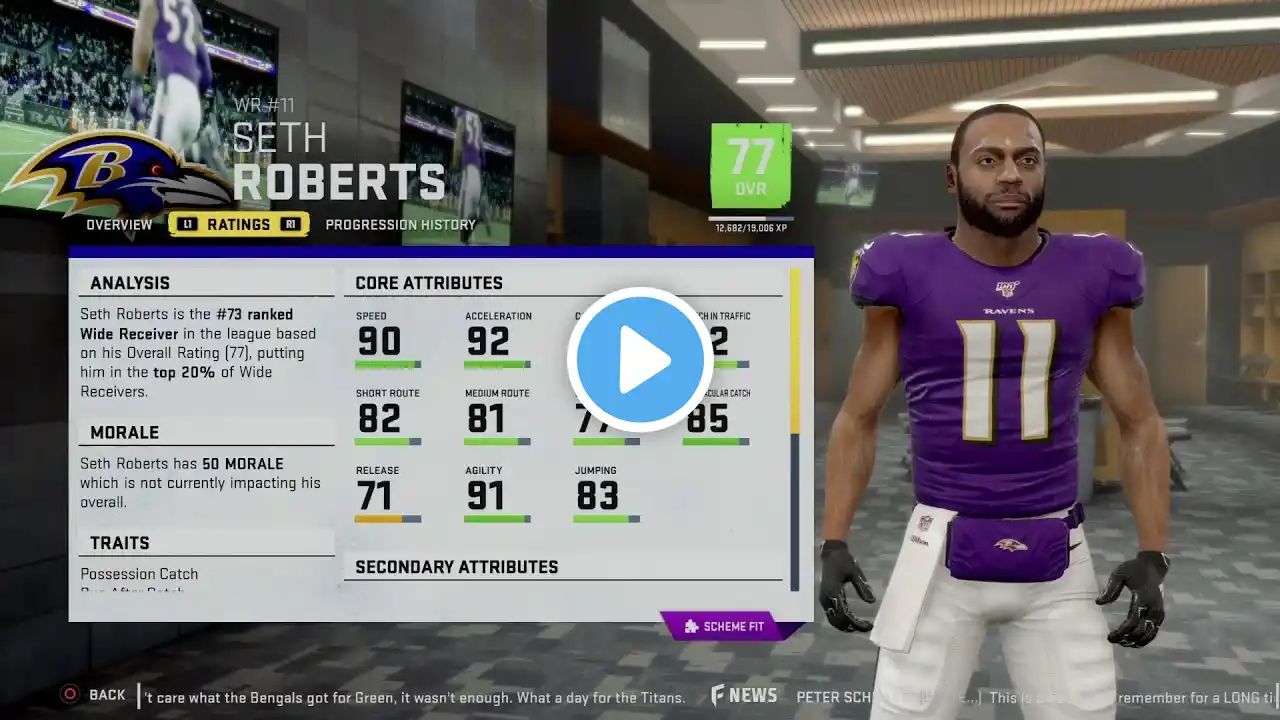Image resolution: width=1280 pixels, height=720 pixels.
Task: Switch to the Overview tab
Action: coord(119,225)
